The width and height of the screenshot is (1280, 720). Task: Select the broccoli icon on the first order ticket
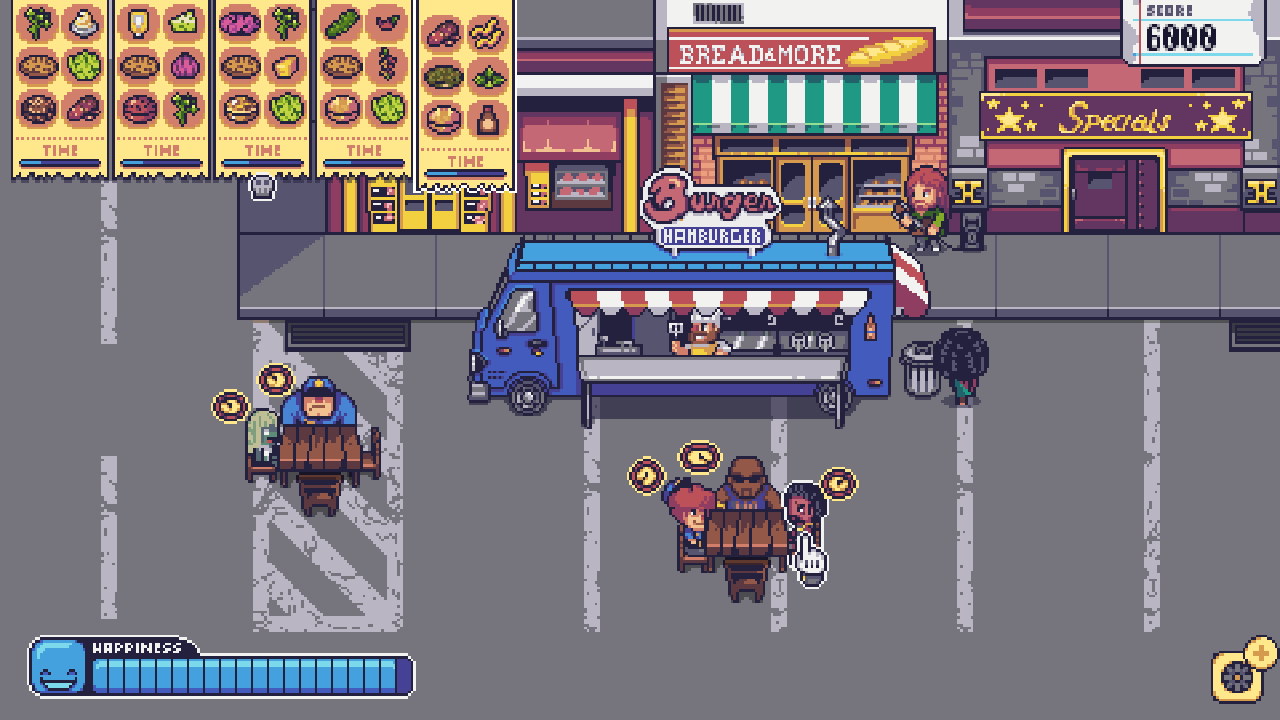pos(38,22)
